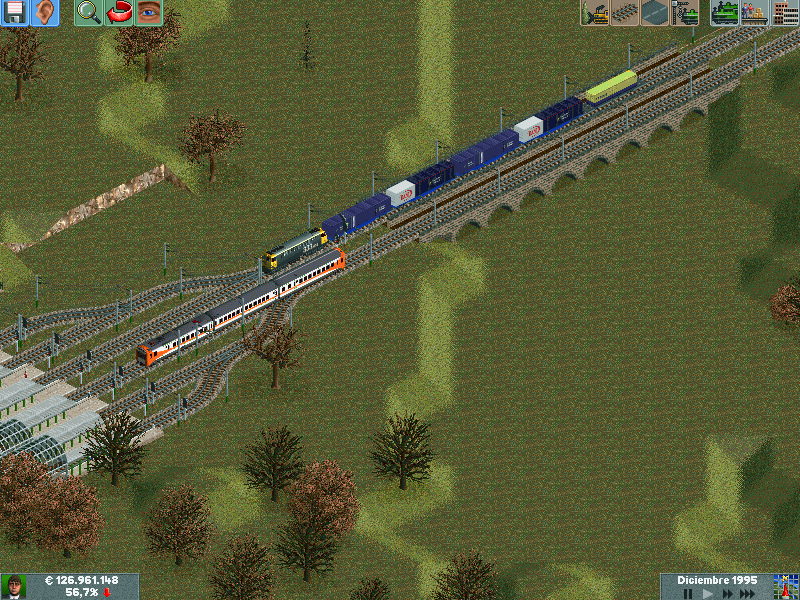Open the railway track construction tool
Screen dimensions: 800x600
[626, 13]
